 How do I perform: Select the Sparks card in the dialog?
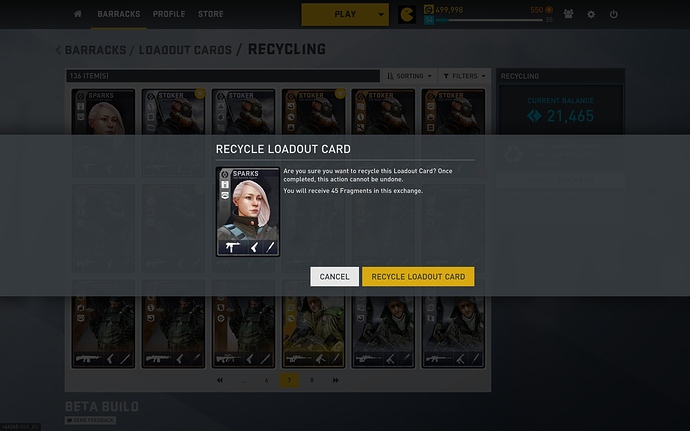tap(246, 211)
